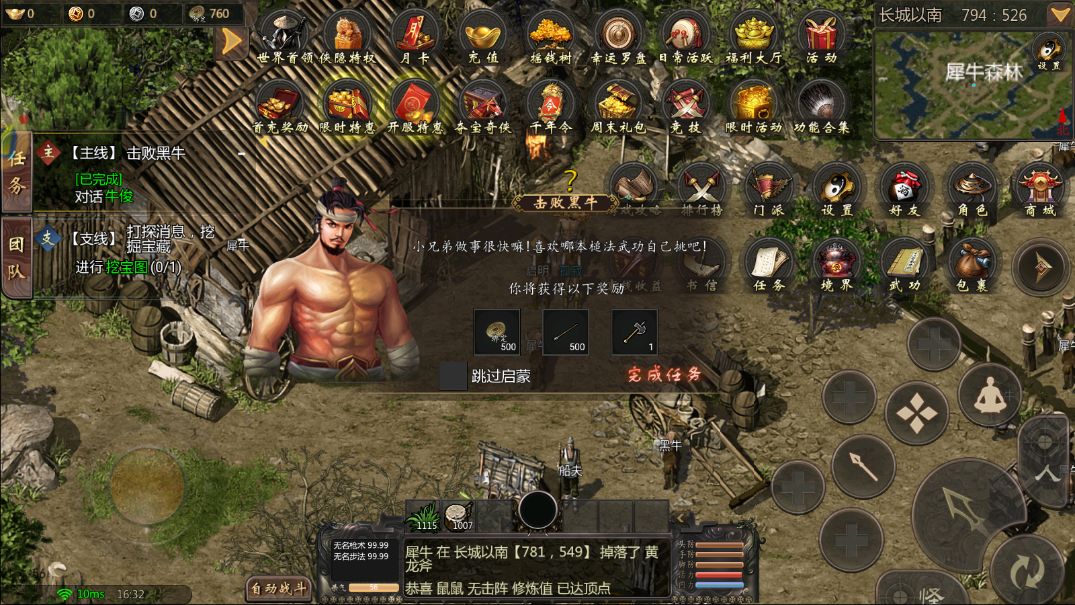Open the 充值 recharge gold ingot icon
Image resolution: width=1075 pixels, height=605 pixels.
[x=483, y=36]
